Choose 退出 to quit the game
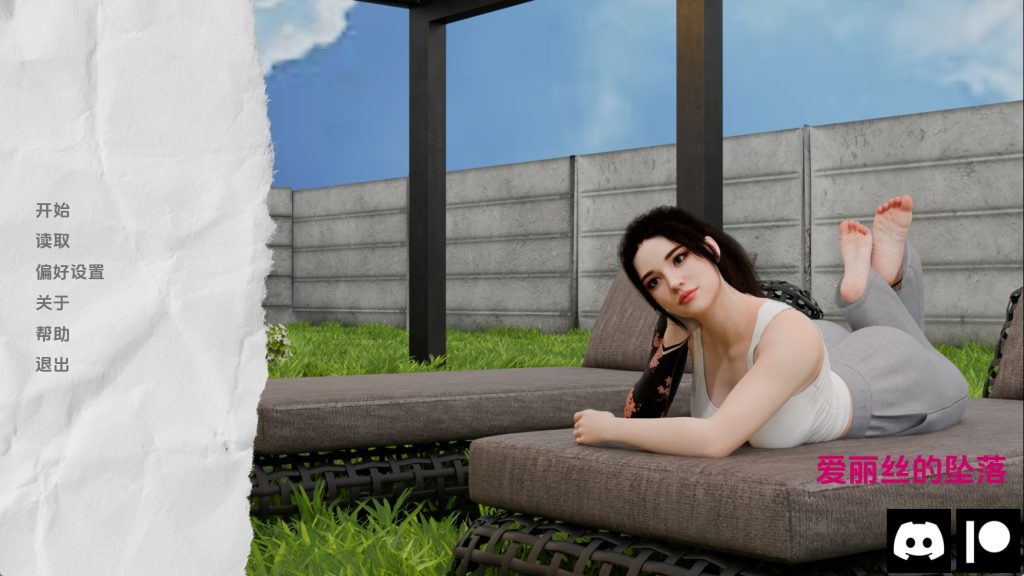The width and height of the screenshot is (1024, 576). 53,365
